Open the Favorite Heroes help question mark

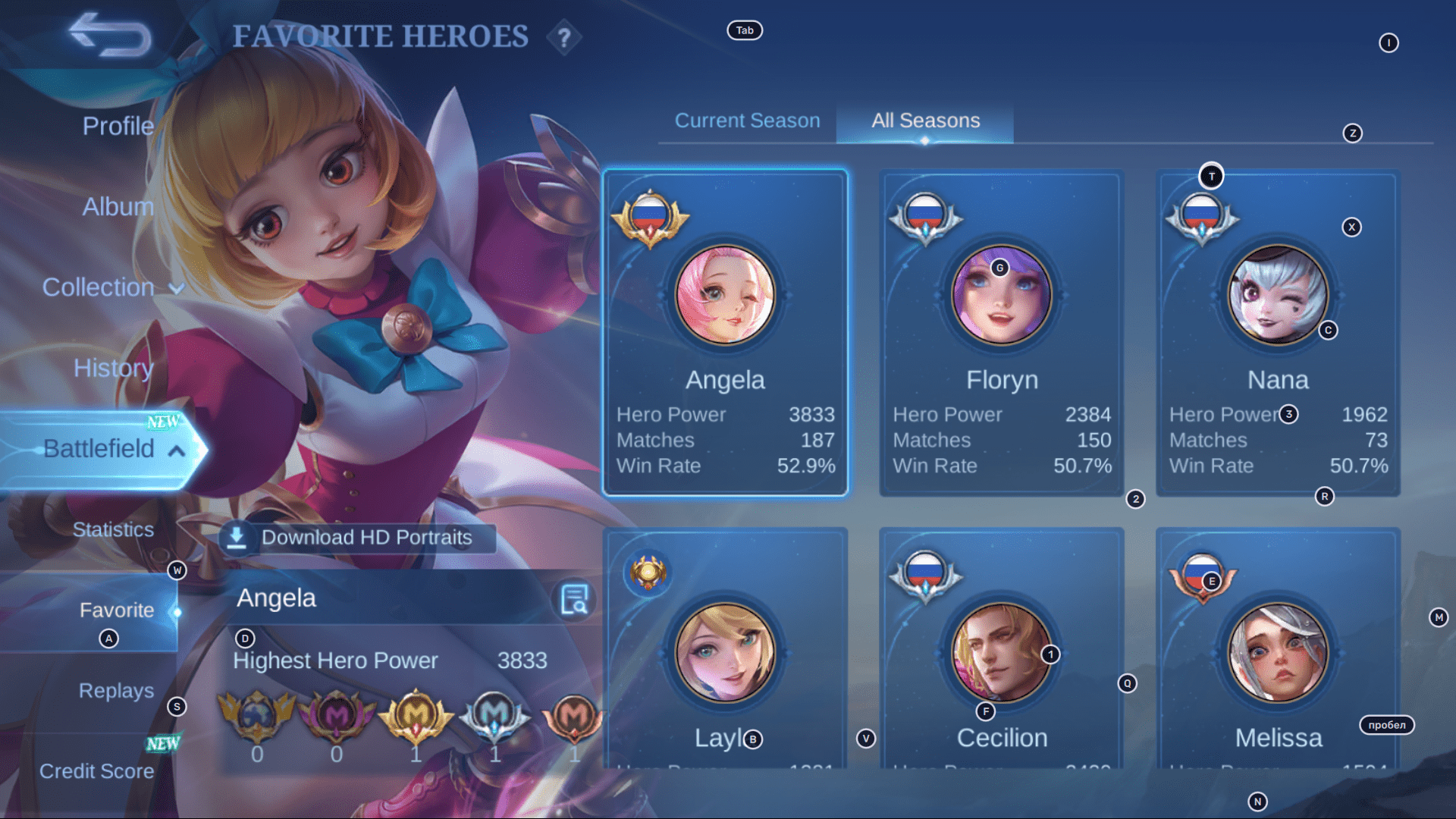click(x=563, y=37)
